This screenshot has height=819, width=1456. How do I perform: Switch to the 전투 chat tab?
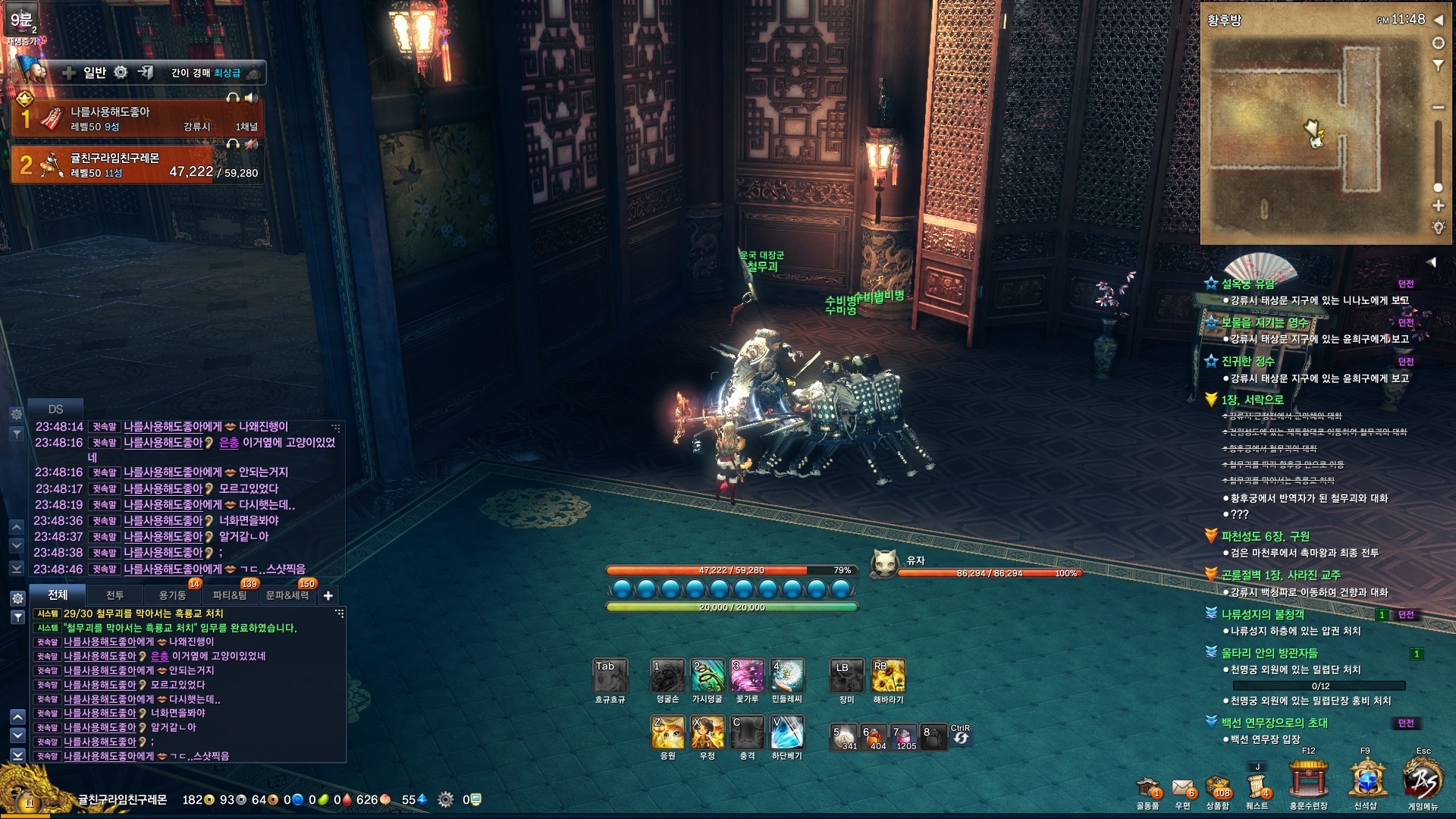115,595
